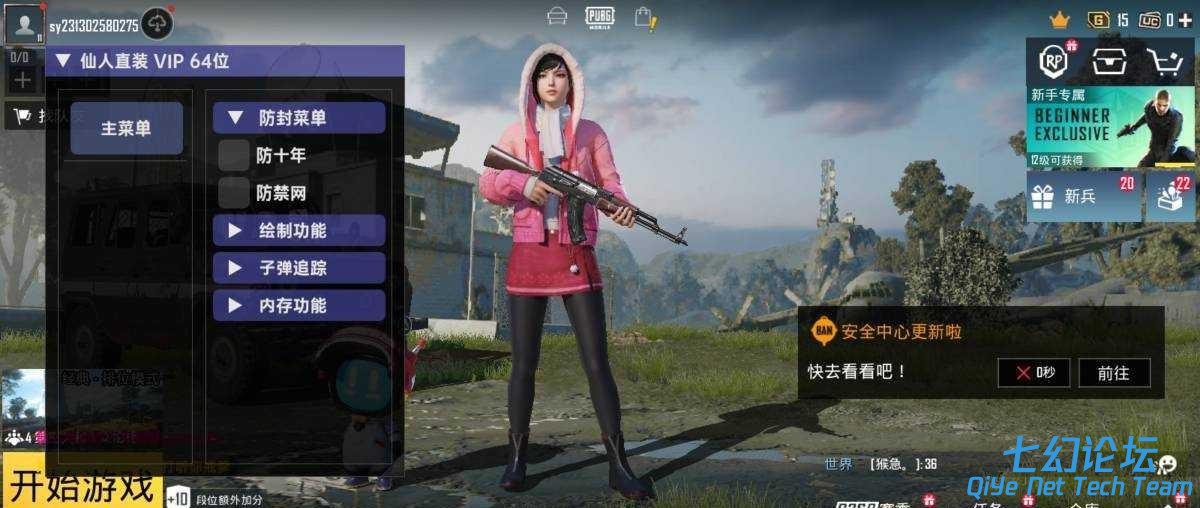Expand the 绘制功能 section
The image size is (1200, 508).
pyautogui.click(x=298, y=230)
